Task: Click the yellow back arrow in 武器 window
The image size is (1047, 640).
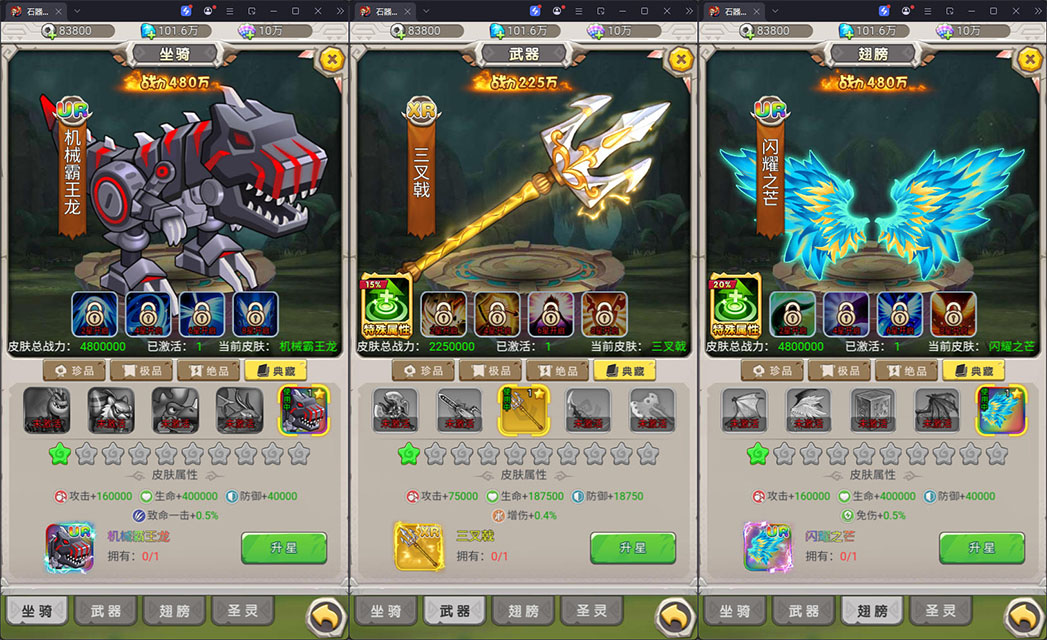Action: pos(675,616)
